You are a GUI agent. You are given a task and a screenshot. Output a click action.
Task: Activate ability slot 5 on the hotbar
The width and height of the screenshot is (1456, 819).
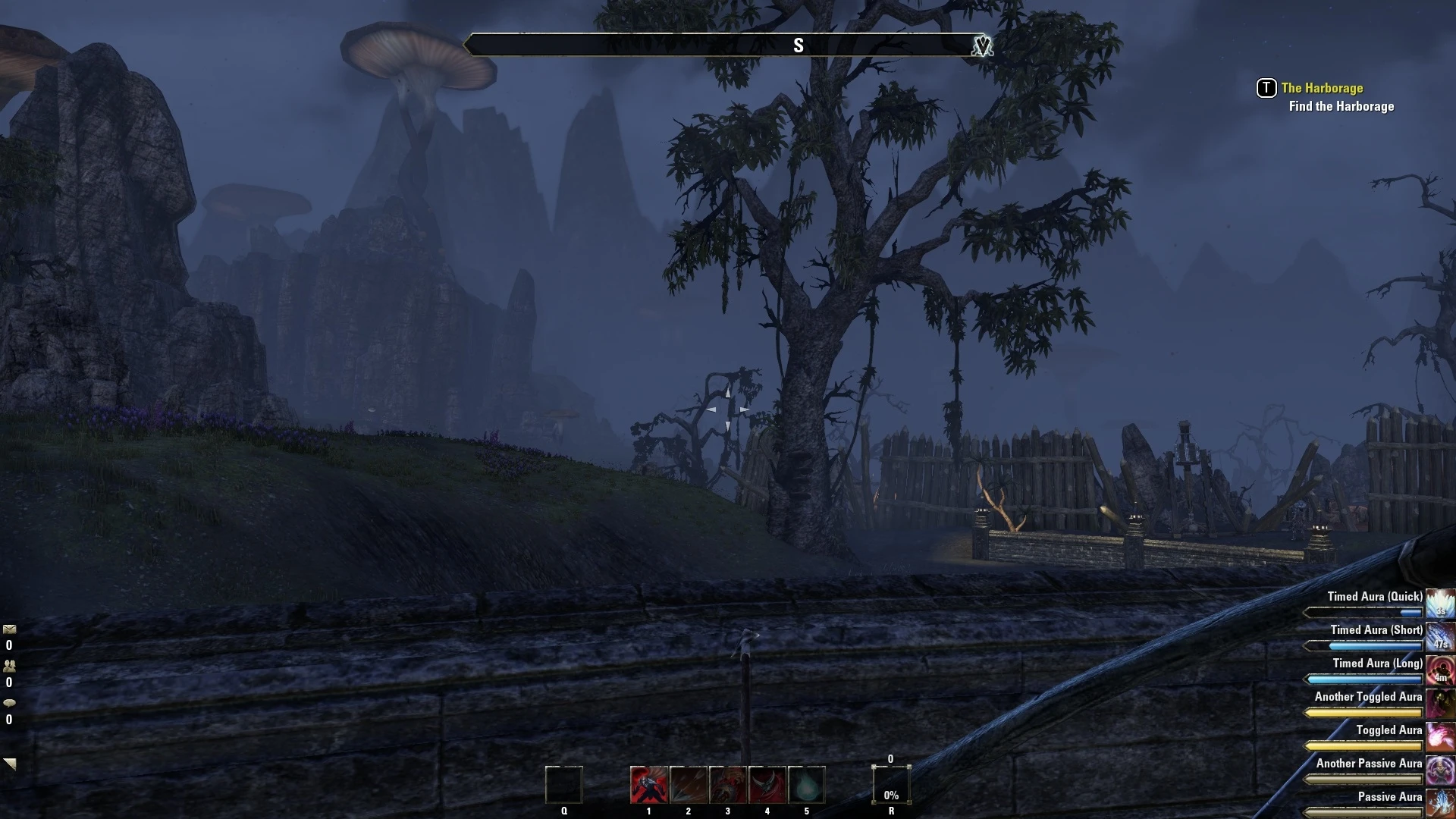pyautogui.click(x=807, y=786)
